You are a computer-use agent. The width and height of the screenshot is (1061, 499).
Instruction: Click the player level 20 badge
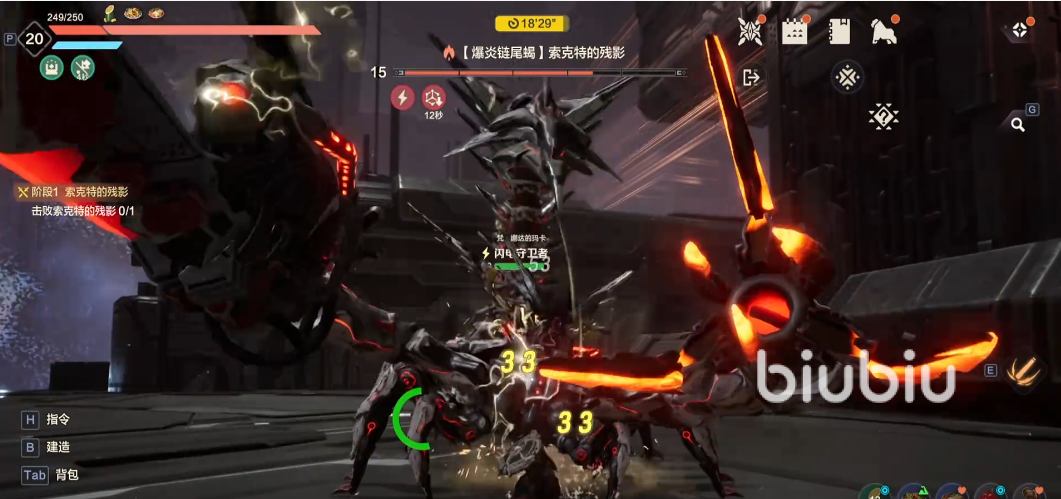click(35, 40)
